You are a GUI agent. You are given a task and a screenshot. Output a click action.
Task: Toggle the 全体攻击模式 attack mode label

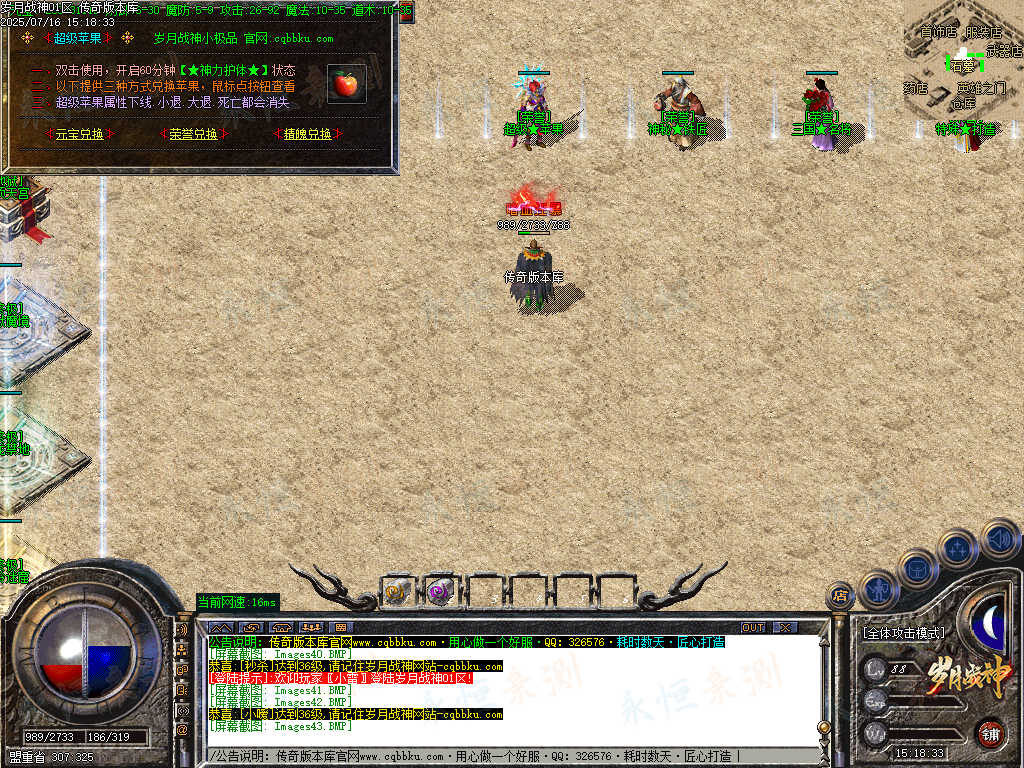tap(903, 633)
